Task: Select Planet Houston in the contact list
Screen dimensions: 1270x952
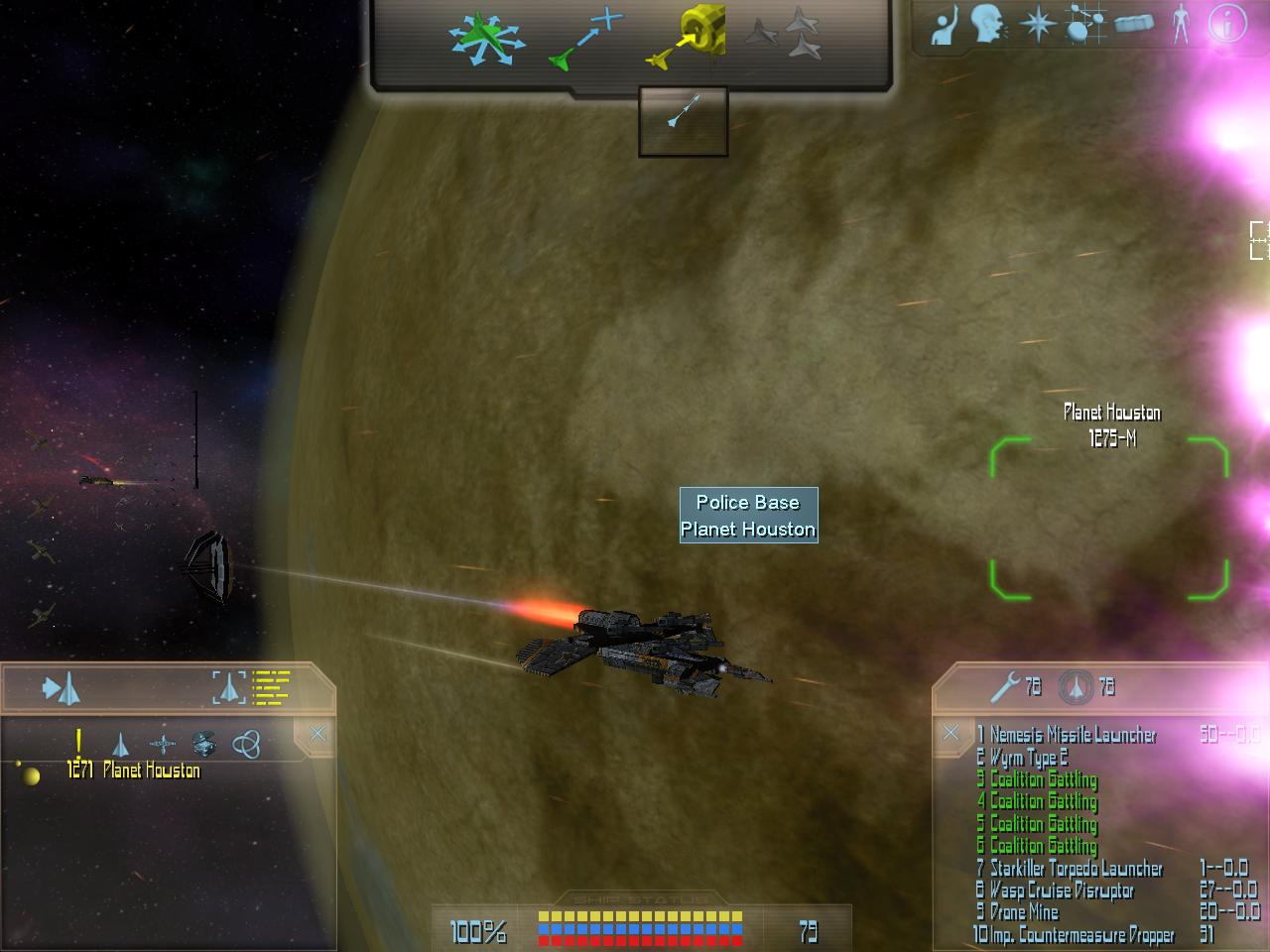Action: [x=151, y=771]
